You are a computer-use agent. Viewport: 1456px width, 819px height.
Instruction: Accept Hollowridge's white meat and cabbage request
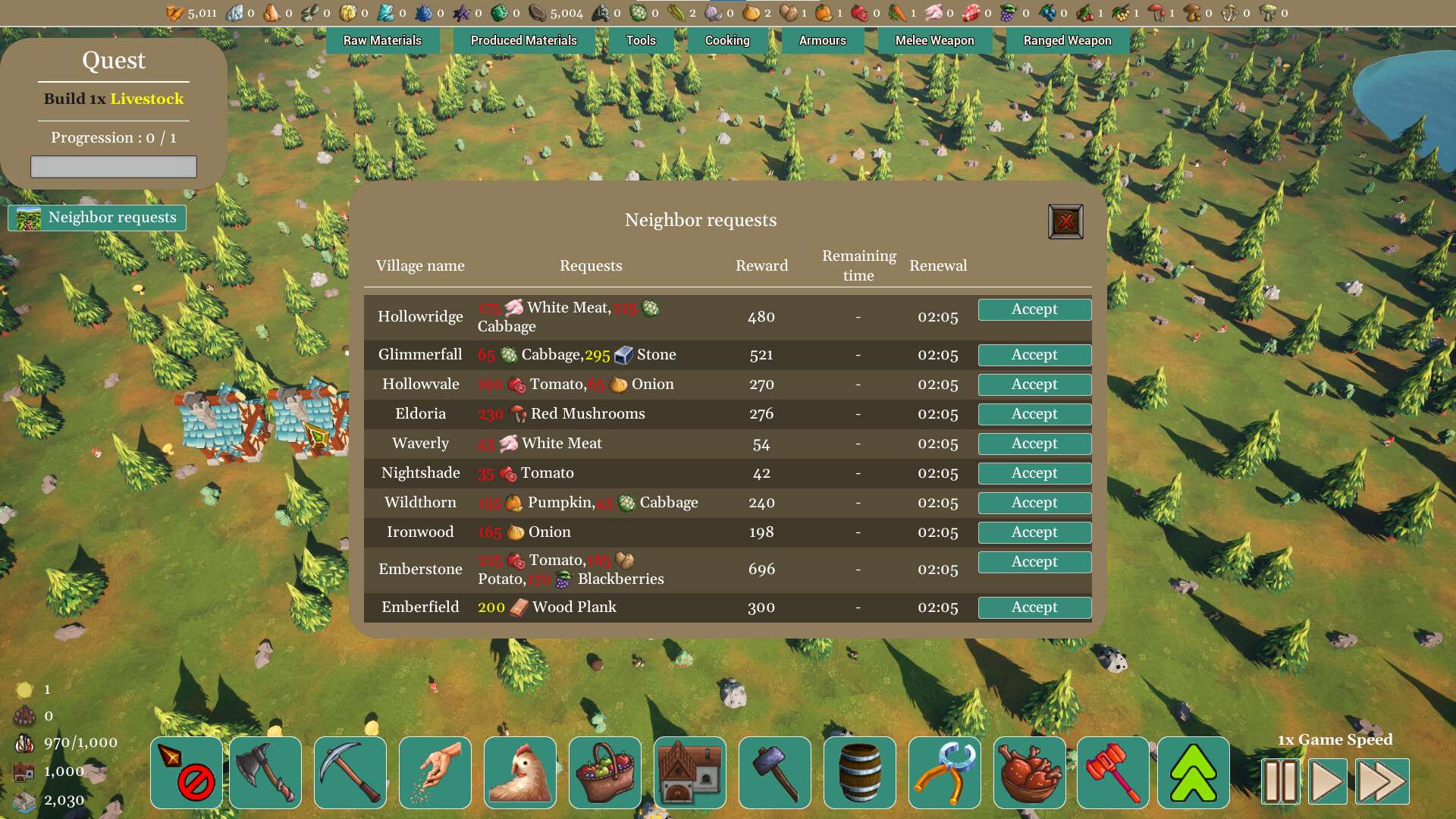[x=1034, y=309]
